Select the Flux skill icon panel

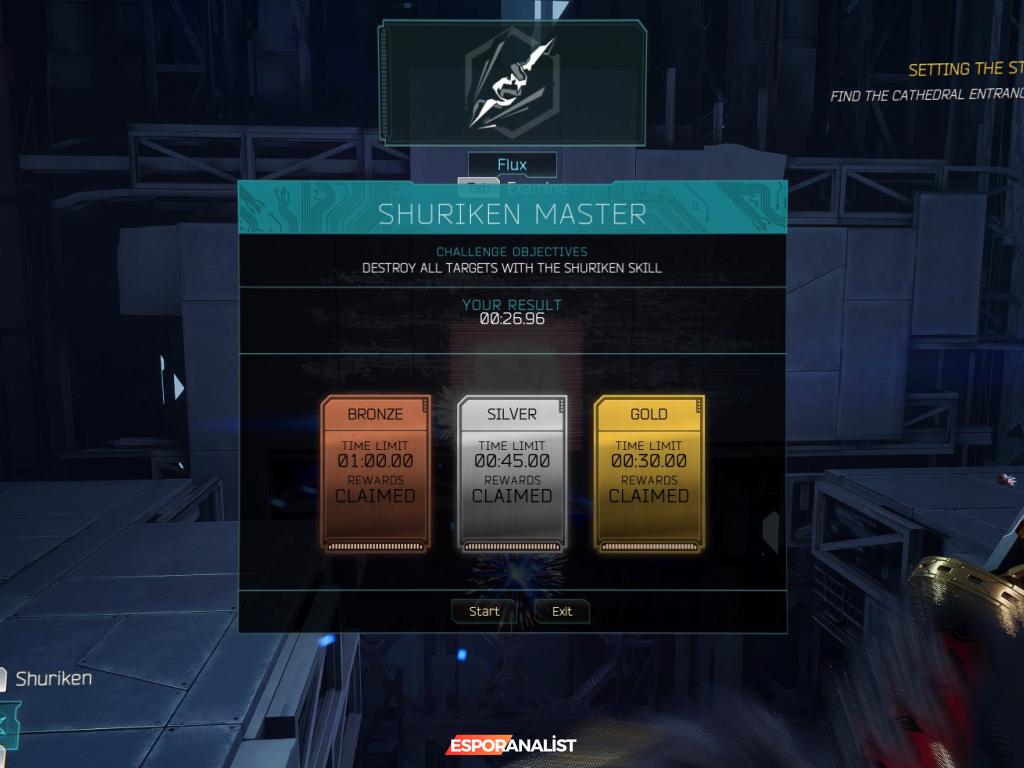coord(512,83)
